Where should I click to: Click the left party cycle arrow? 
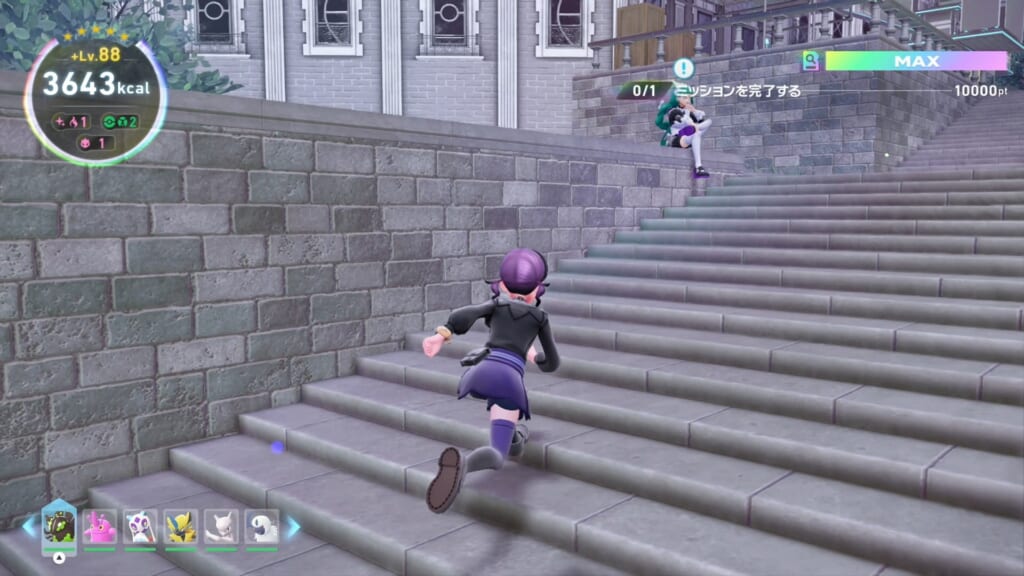(28, 526)
